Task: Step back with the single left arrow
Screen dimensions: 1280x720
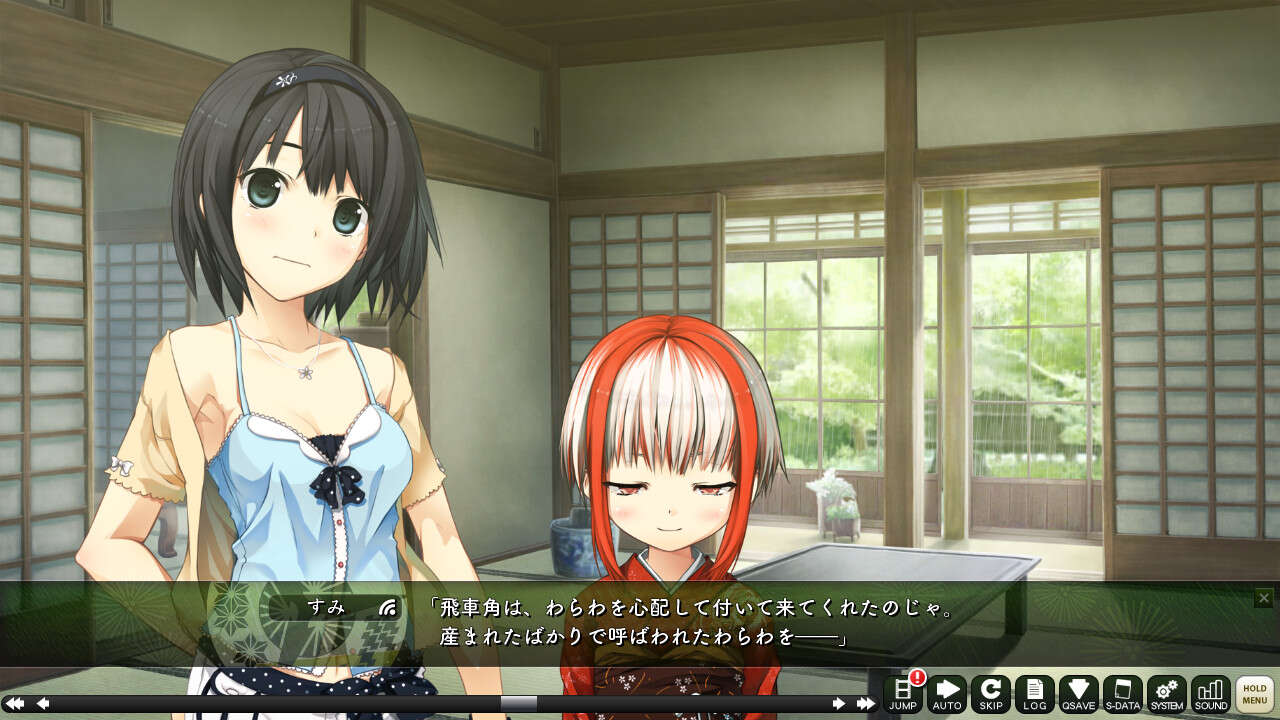Action: pos(43,704)
